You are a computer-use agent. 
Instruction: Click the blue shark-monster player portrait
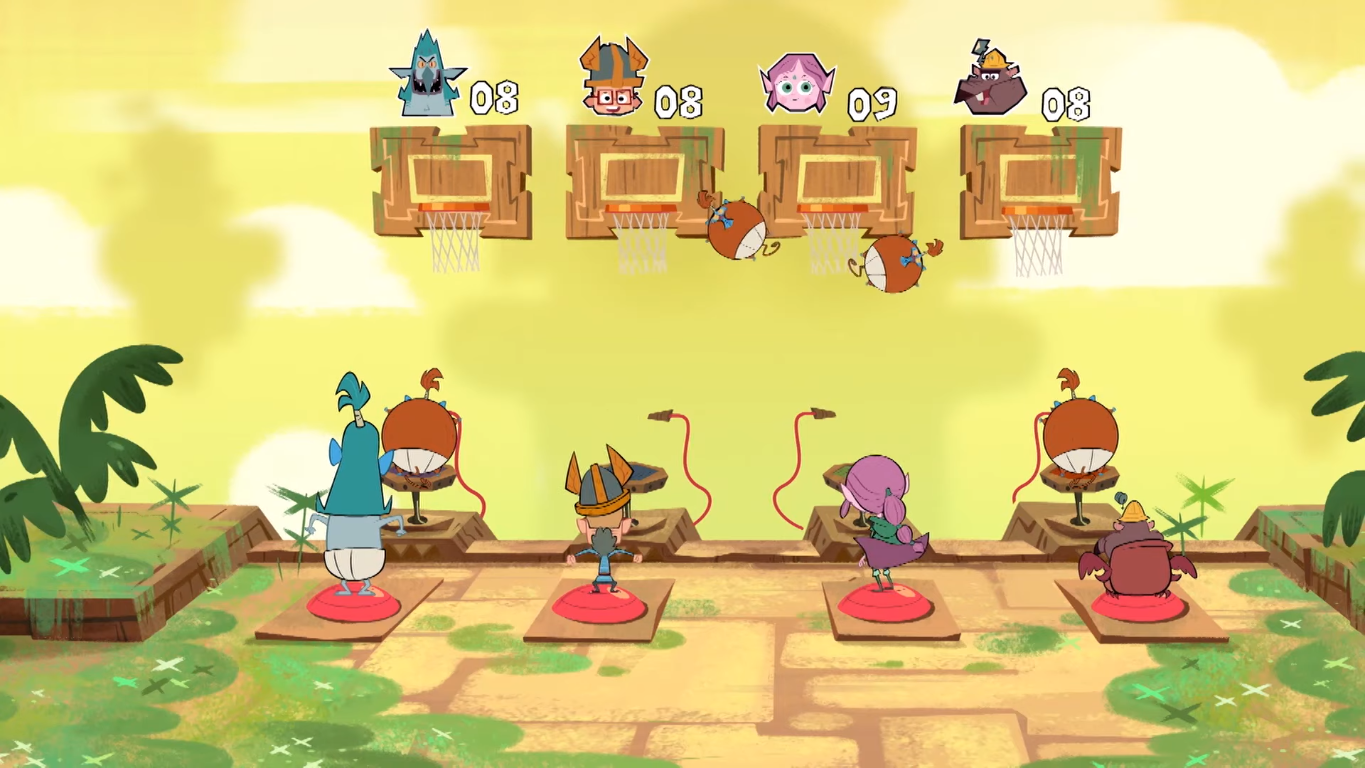coord(428,76)
